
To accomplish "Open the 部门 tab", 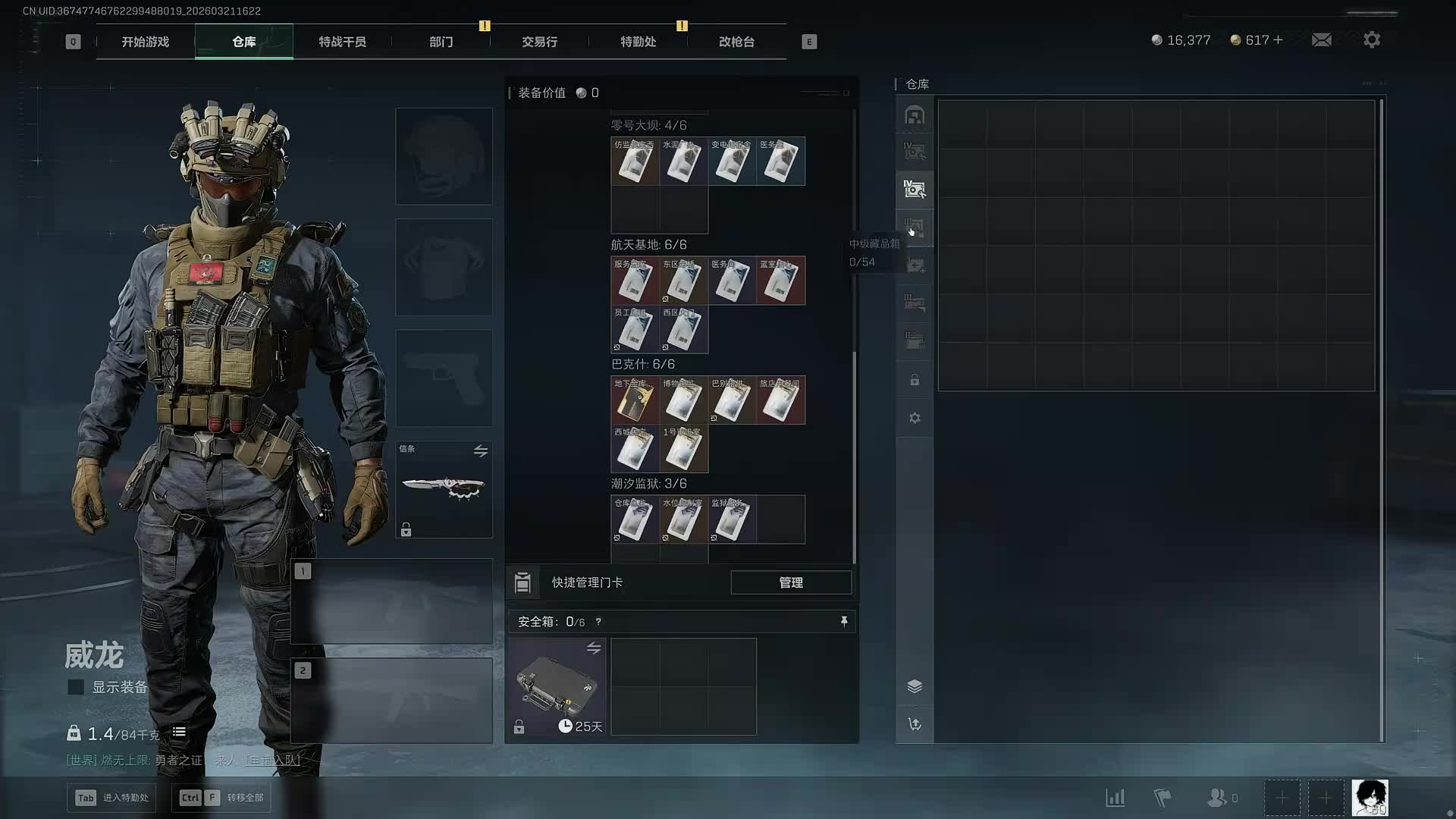I will tap(441, 42).
